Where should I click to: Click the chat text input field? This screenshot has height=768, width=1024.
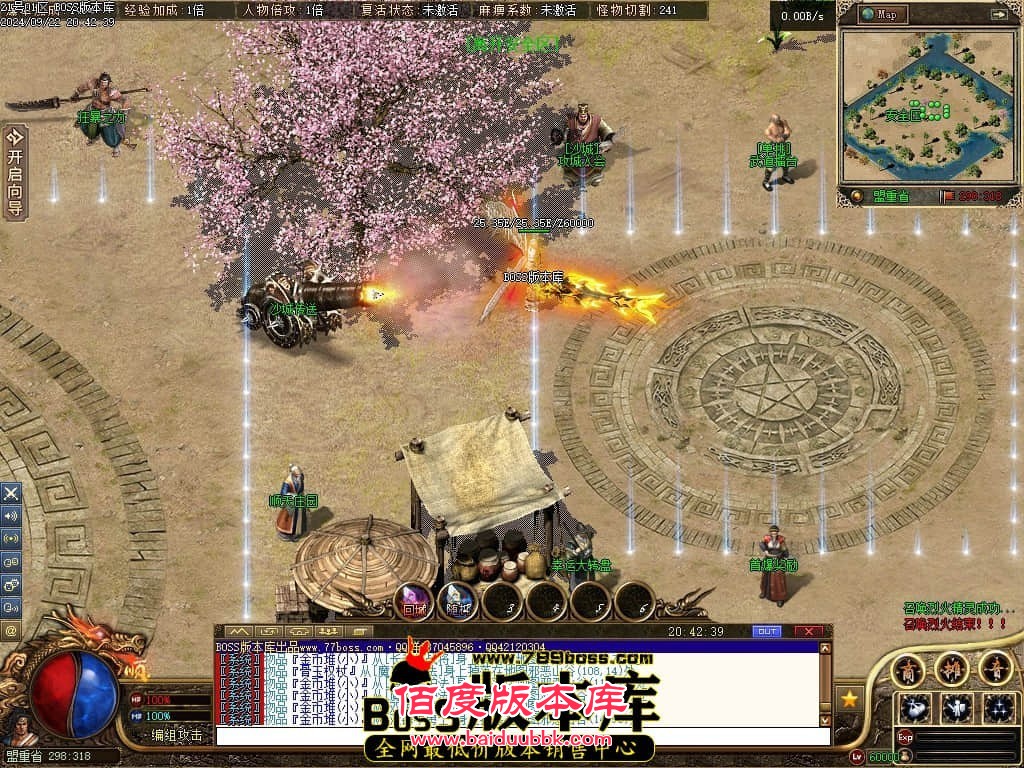520,737
